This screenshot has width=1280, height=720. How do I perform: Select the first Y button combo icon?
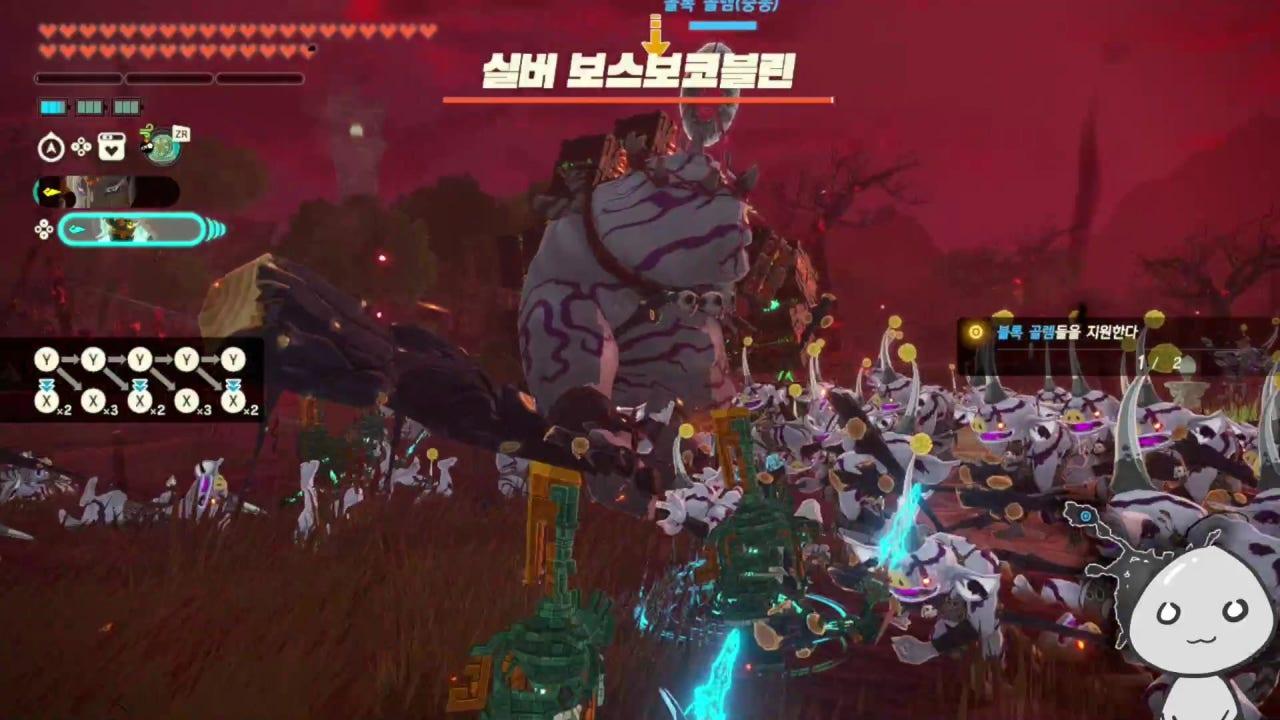tap(45, 360)
